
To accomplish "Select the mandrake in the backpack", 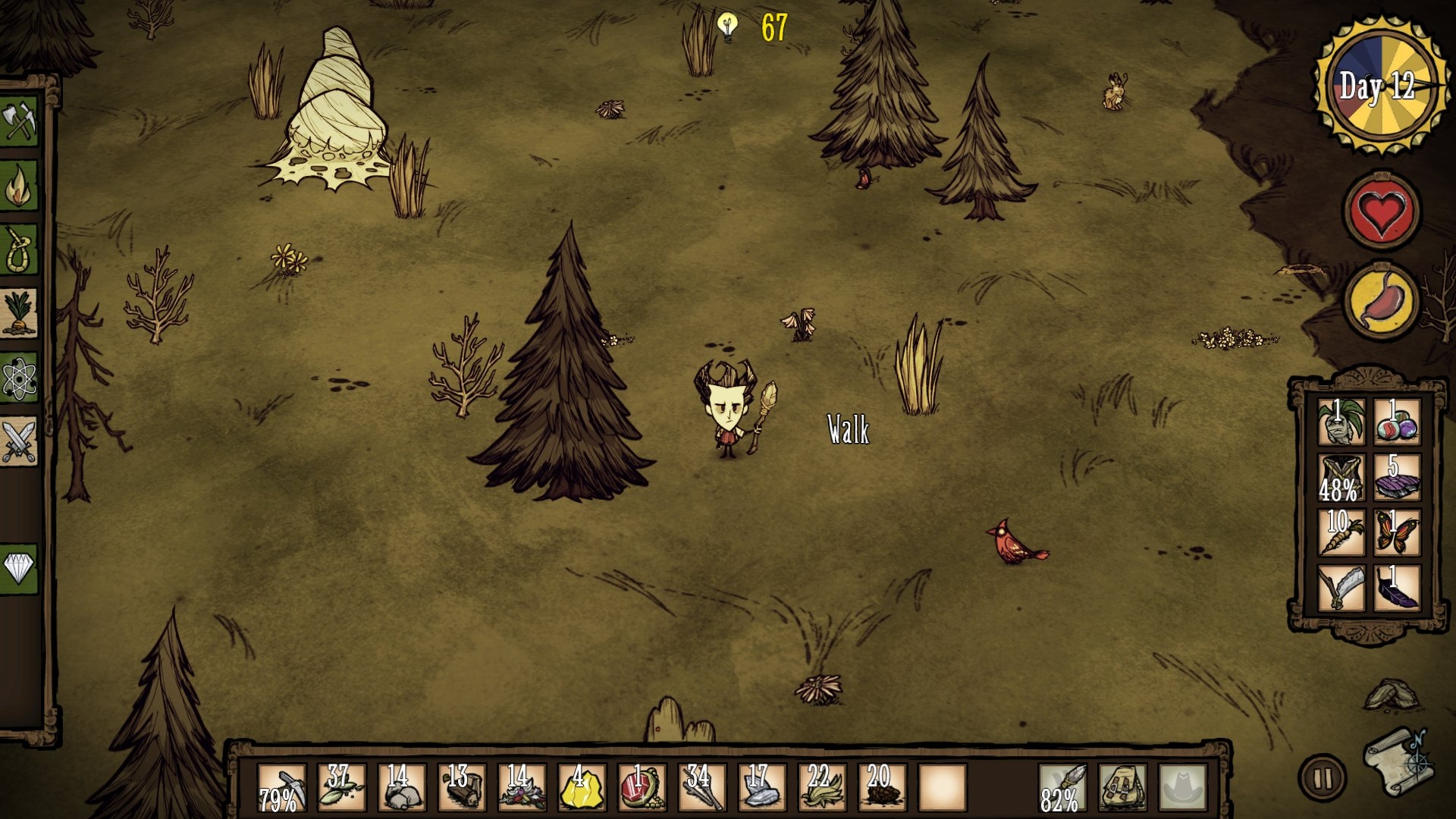I will coord(1341,422).
